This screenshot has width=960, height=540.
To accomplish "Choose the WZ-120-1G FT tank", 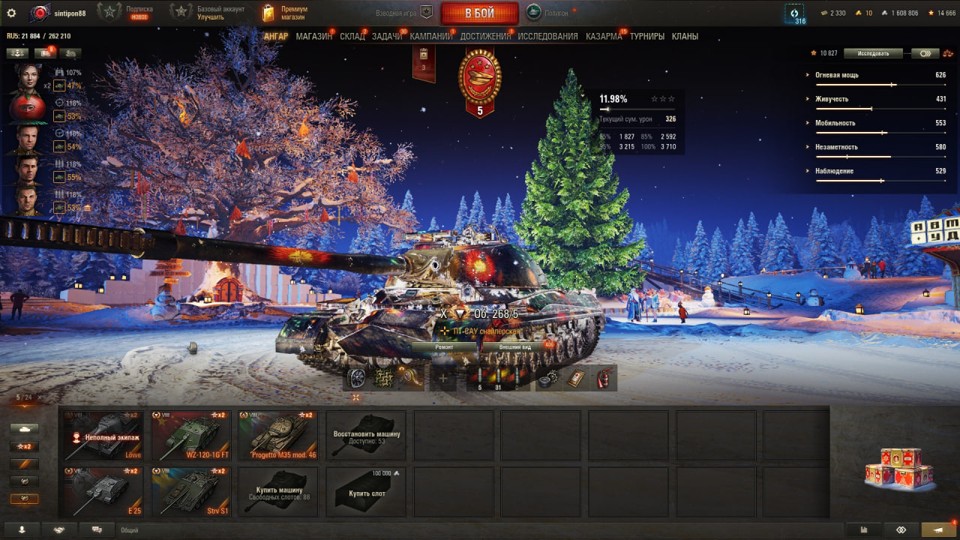I will 190,435.
